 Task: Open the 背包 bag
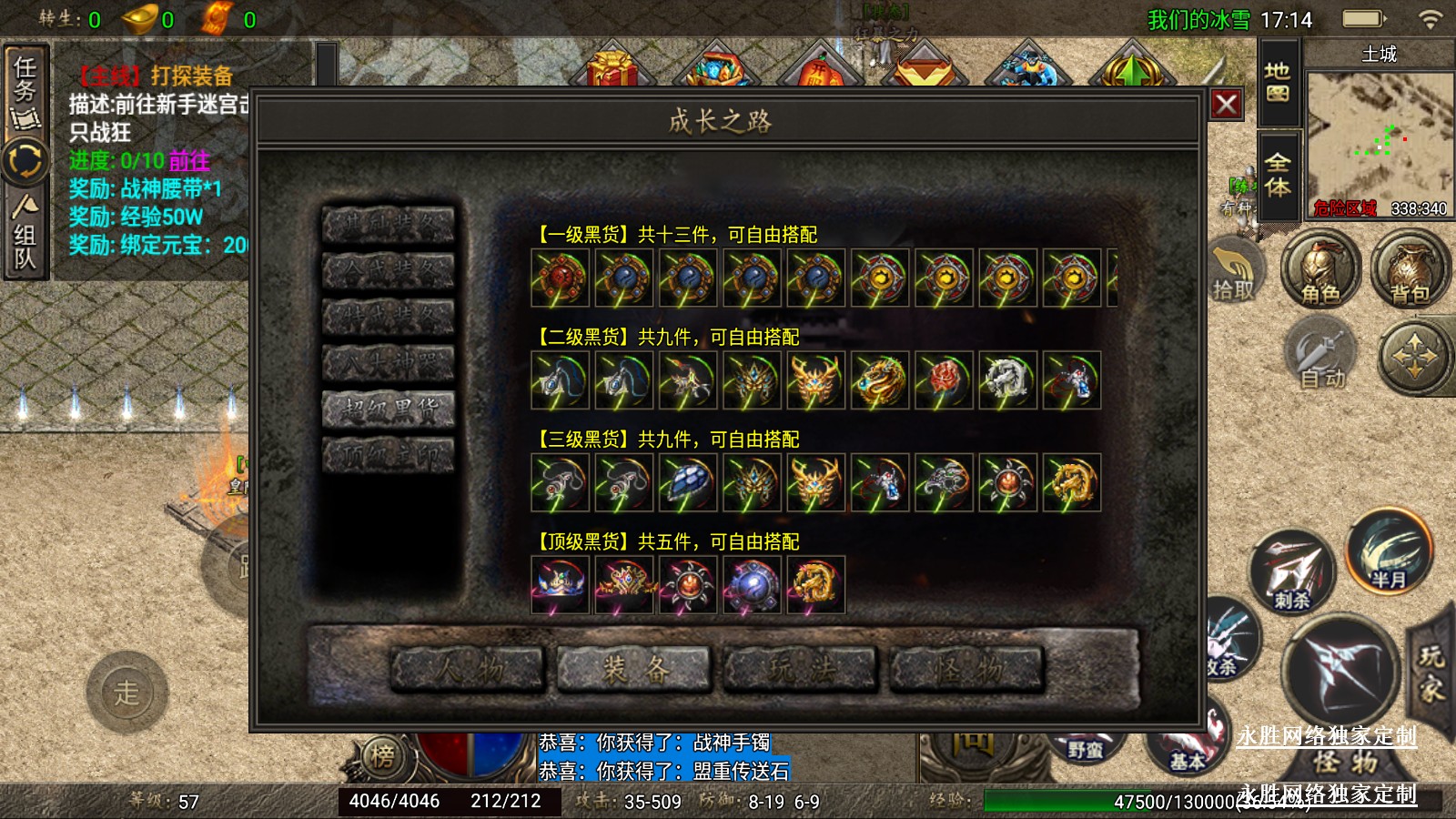tap(1409, 270)
